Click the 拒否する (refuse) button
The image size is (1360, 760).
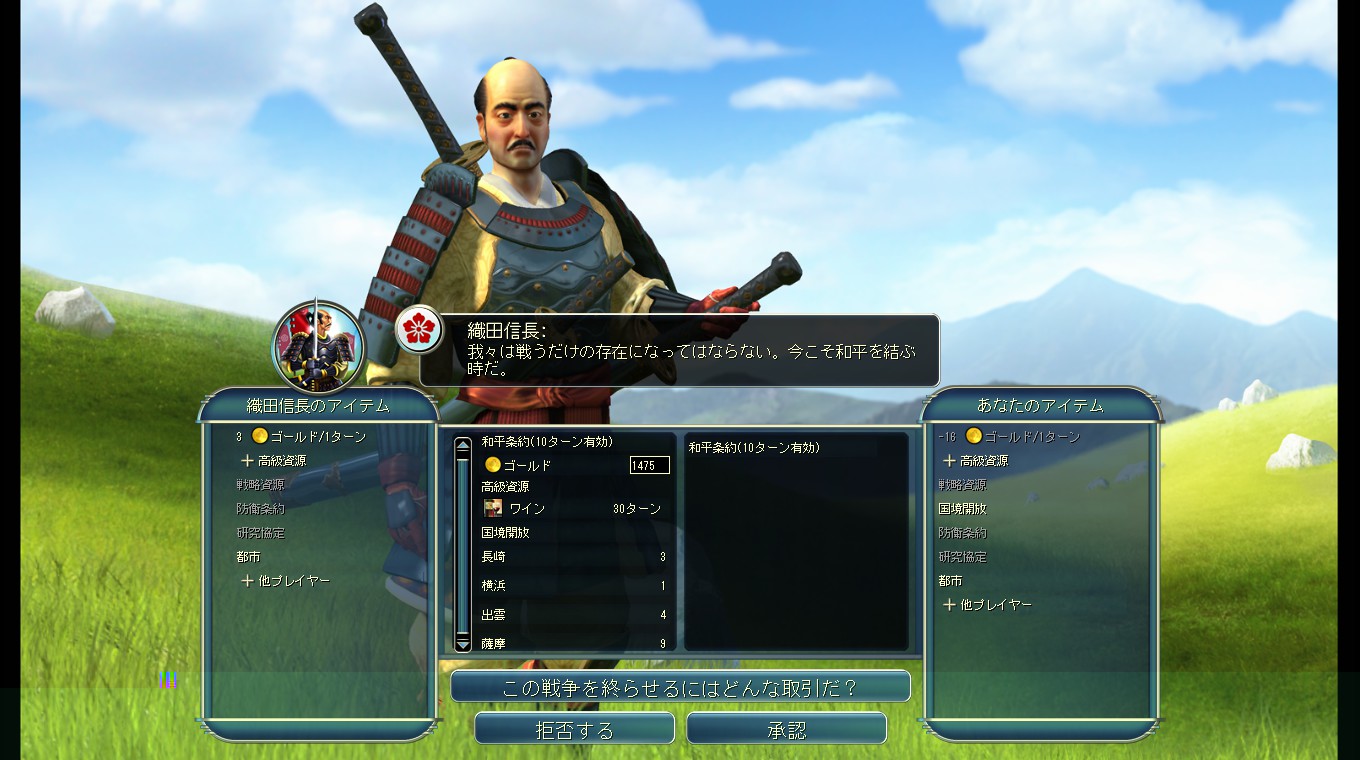coord(574,729)
